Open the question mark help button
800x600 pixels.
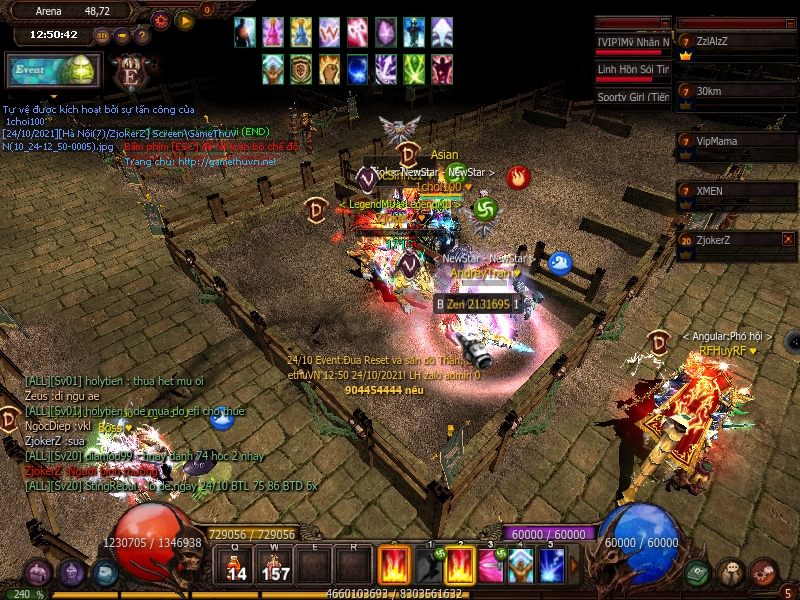pyautogui.click(x=142, y=35)
